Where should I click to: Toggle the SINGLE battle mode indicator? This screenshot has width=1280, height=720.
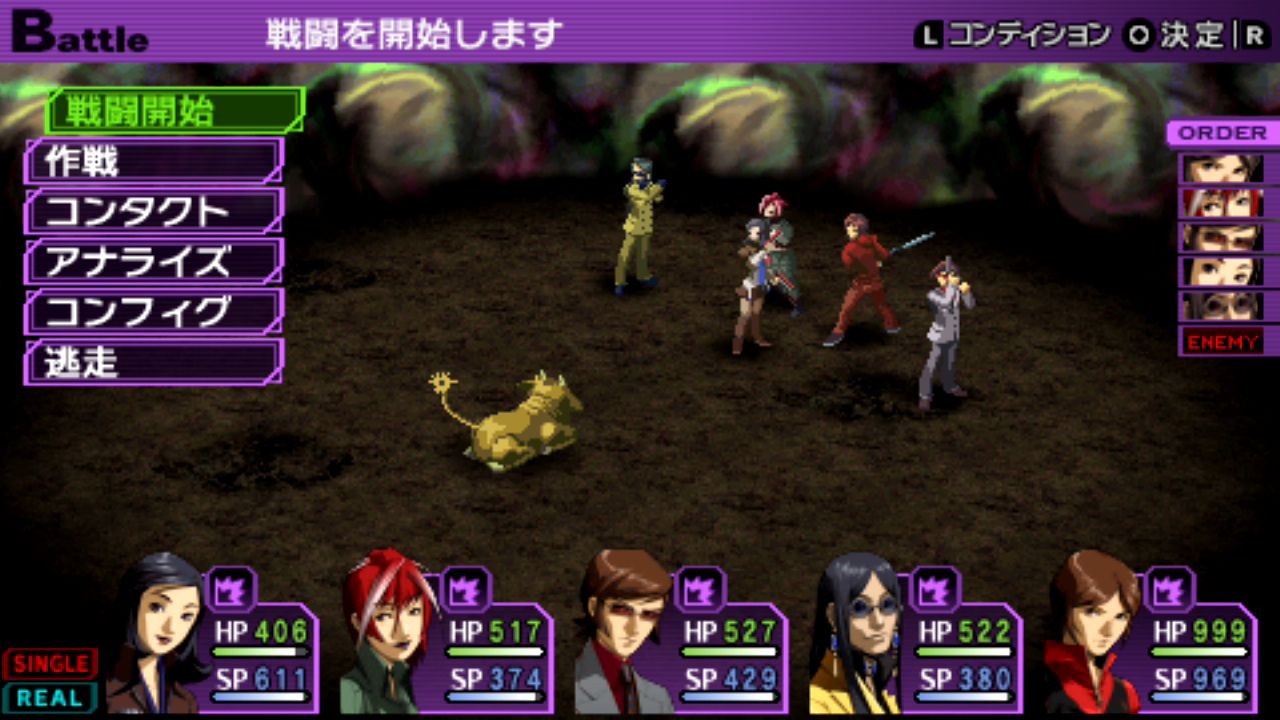[x=50, y=664]
